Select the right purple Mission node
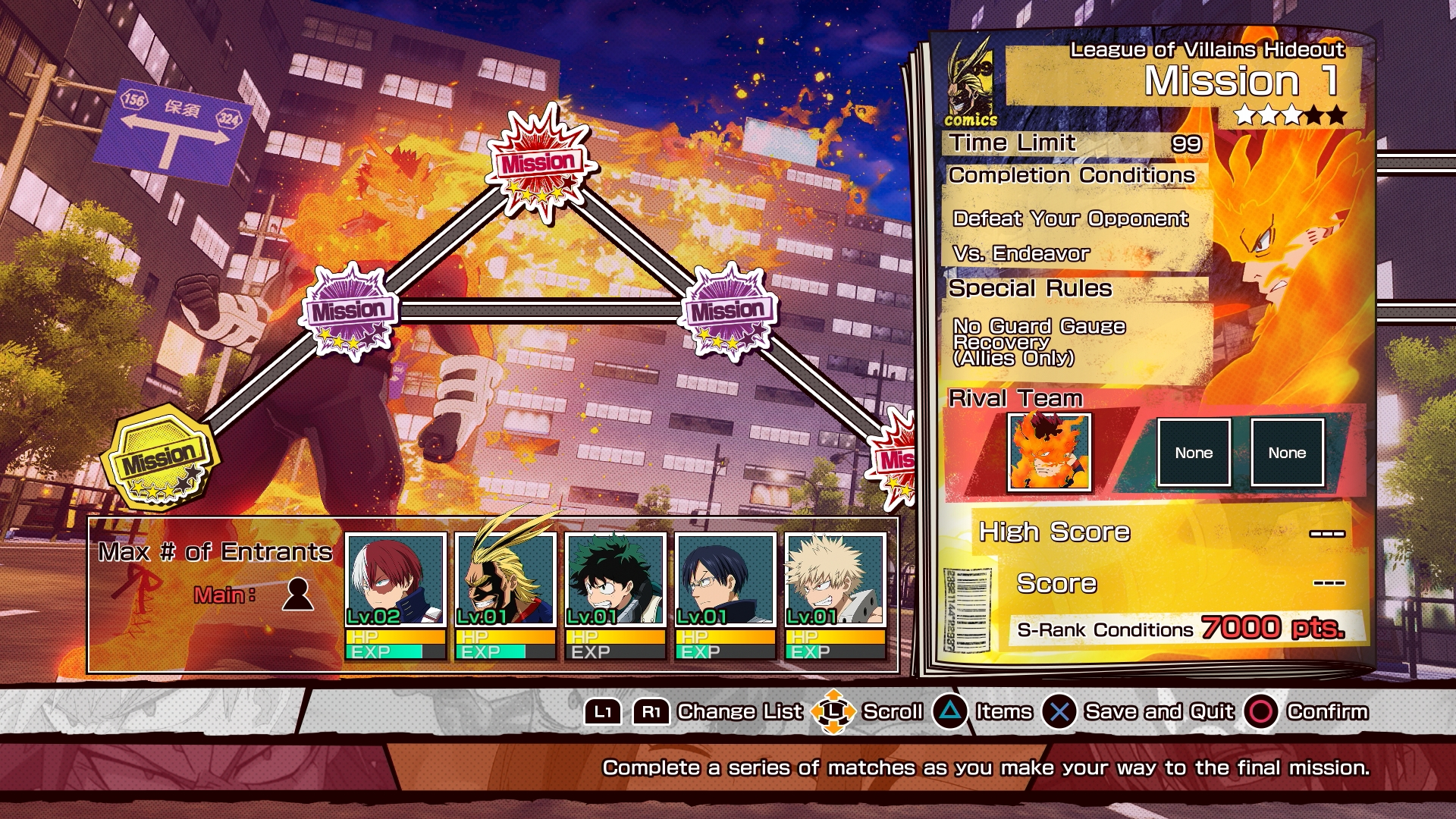The image size is (1456, 819). [x=730, y=310]
